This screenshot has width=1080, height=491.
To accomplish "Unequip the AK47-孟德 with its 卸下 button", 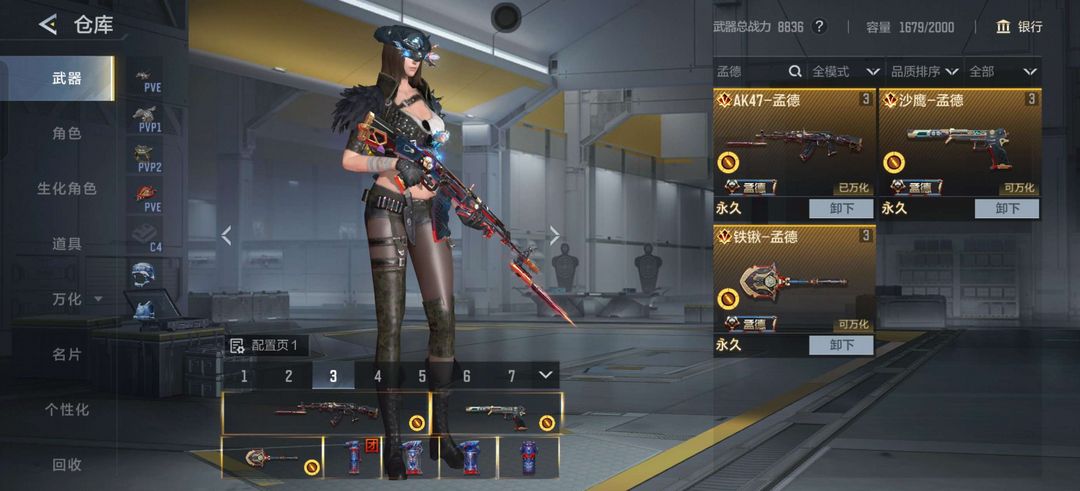I will [x=842, y=209].
